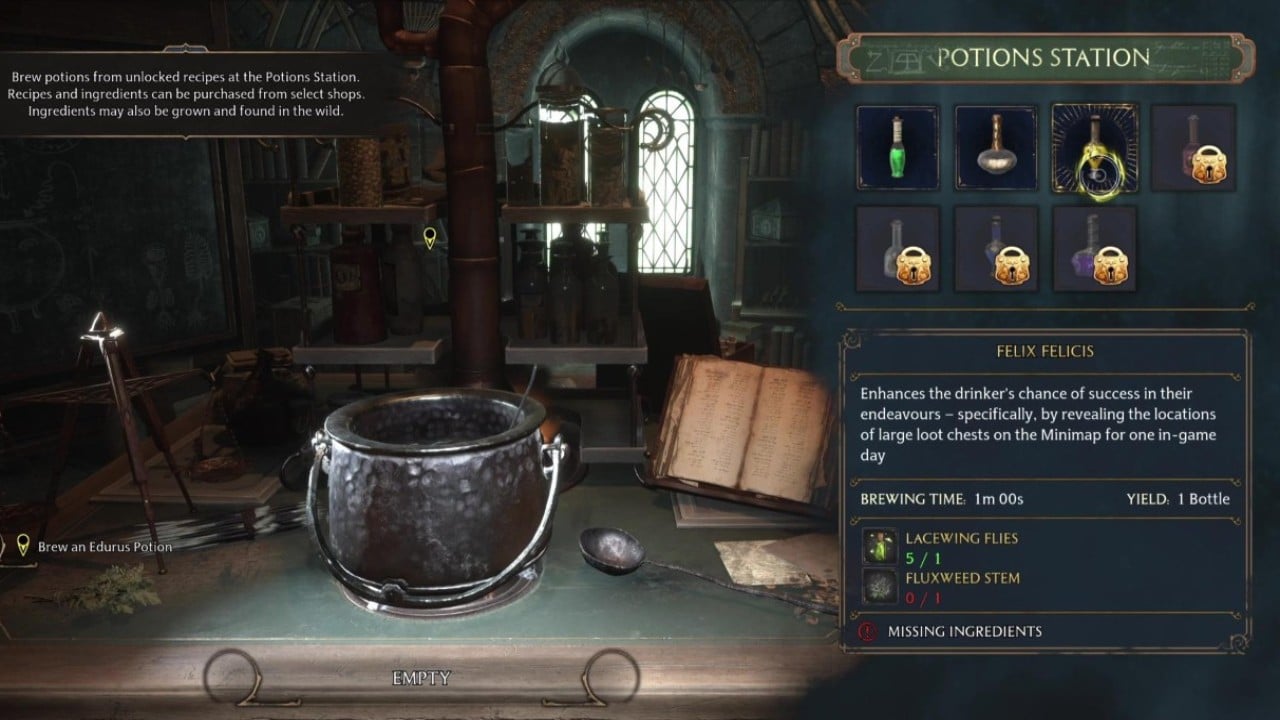1280x720 pixels.
Task: Select the Lacewing Flies ingredient icon
Action: (880, 546)
